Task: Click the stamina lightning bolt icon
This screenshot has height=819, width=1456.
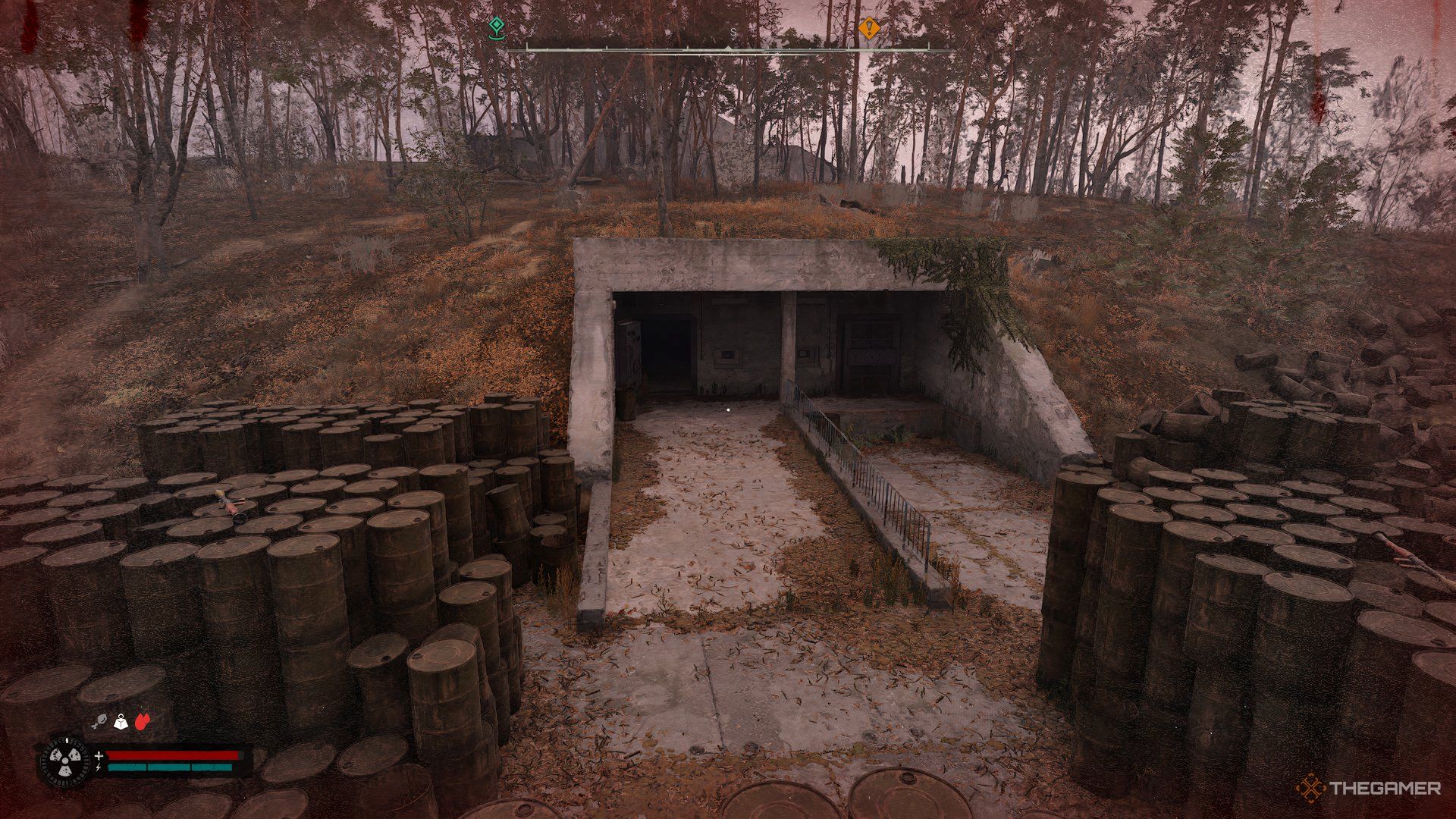Action: pyautogui.click(x=98, y=768)
